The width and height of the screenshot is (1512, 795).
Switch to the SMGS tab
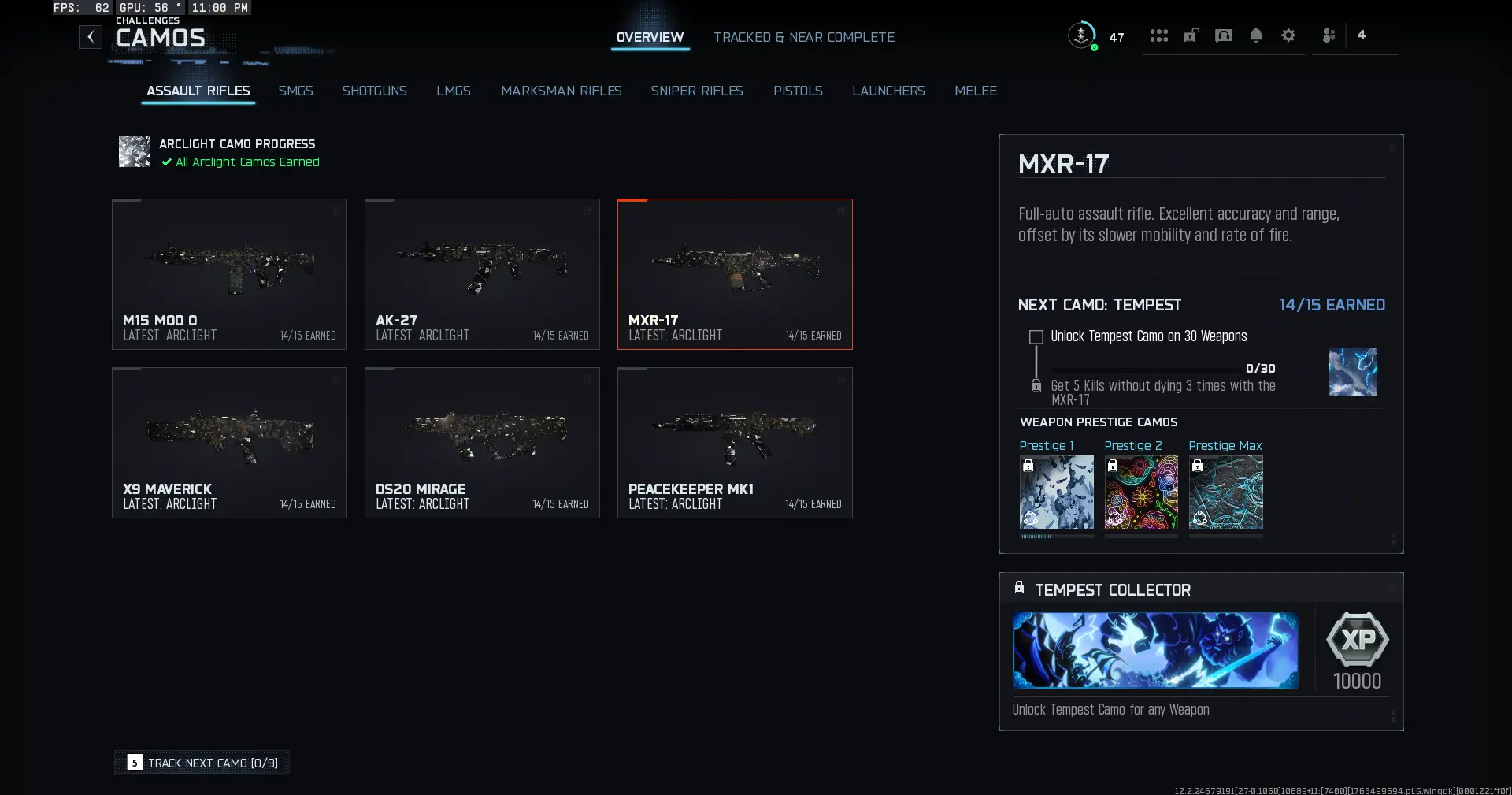[295, 91]
